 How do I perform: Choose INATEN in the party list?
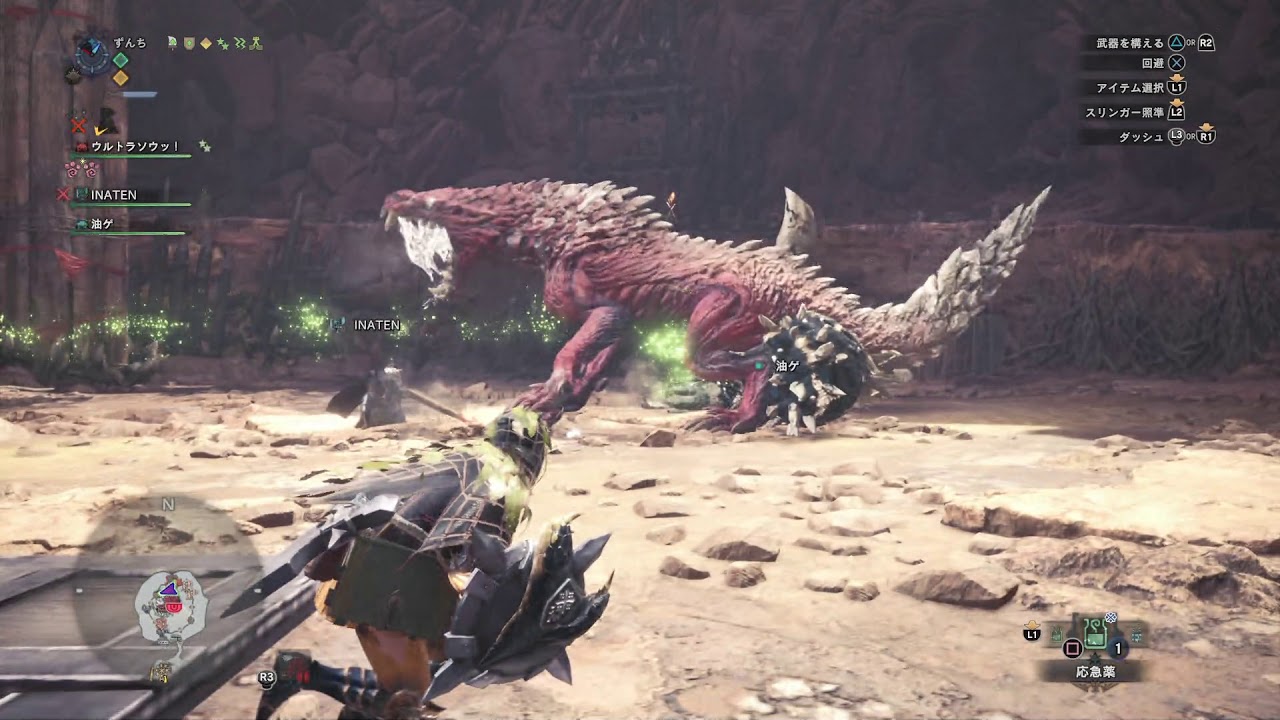(114, 195)
